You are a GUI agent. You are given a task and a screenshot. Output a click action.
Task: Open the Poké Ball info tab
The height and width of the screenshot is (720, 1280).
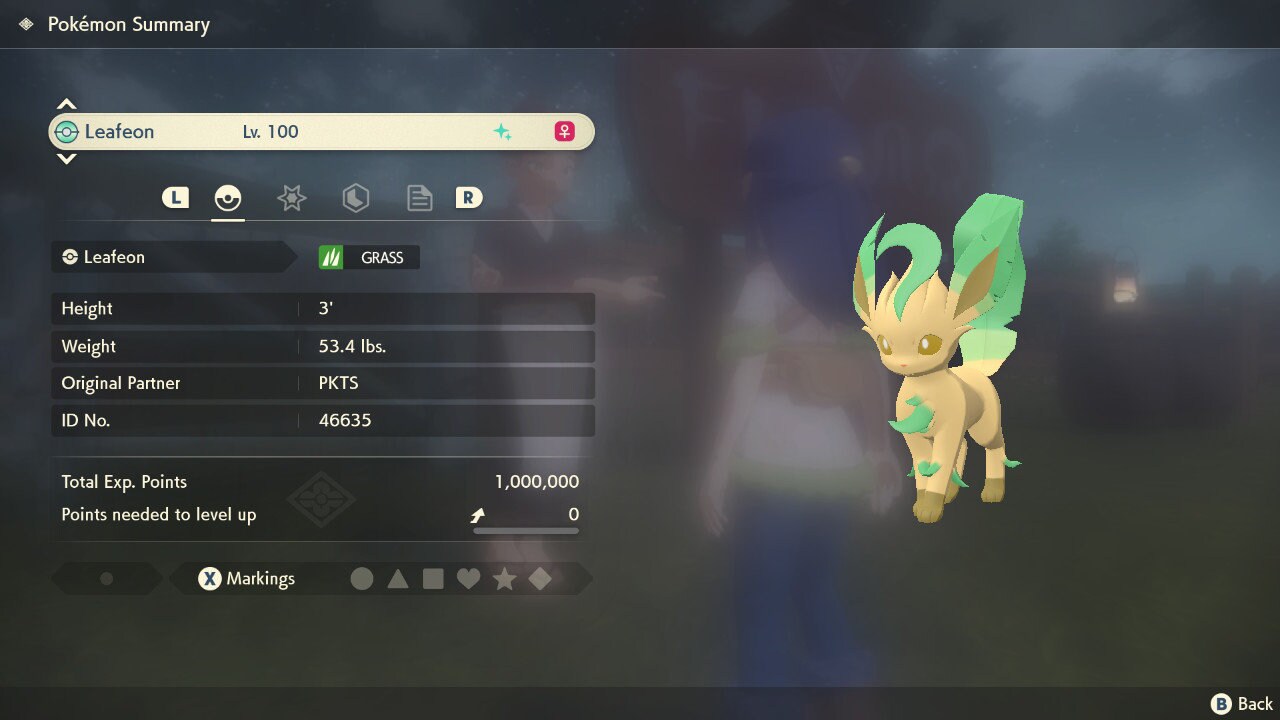(x=228, y=198)
